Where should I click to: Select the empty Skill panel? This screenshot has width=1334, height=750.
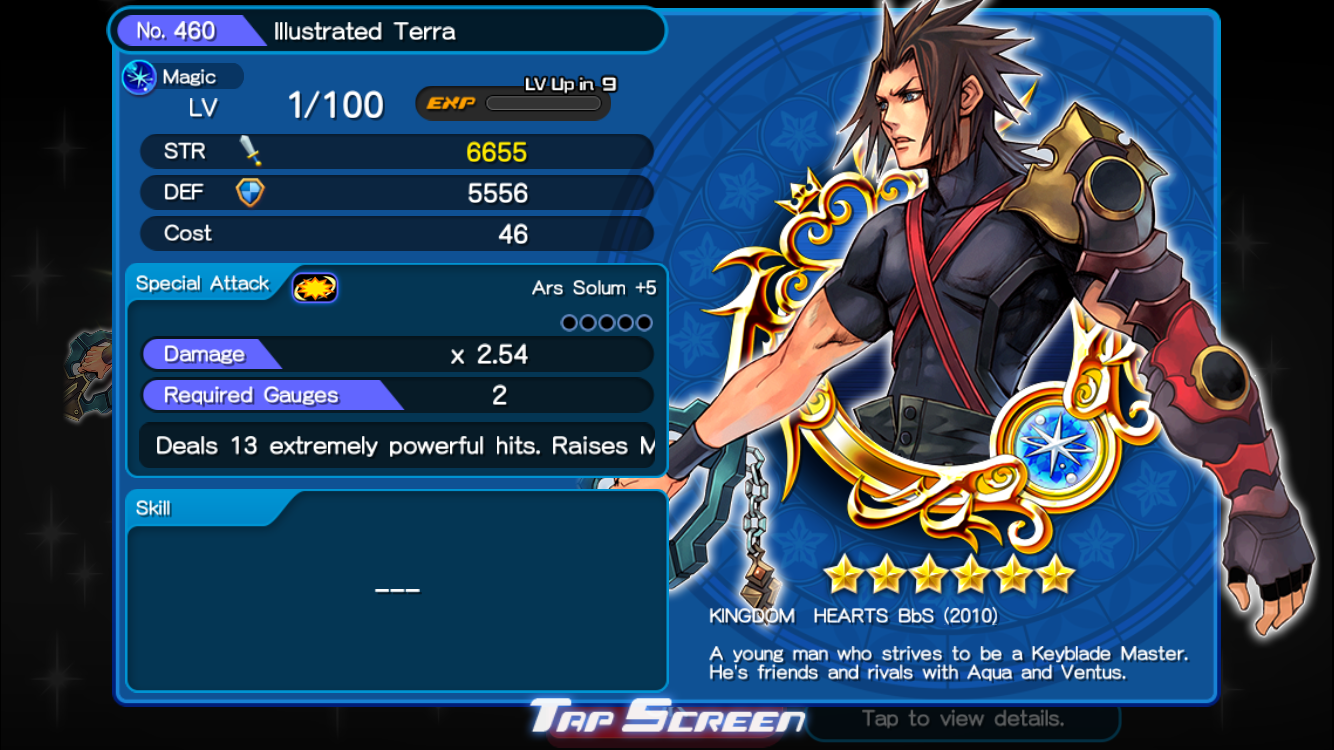(x=397, y=590)
